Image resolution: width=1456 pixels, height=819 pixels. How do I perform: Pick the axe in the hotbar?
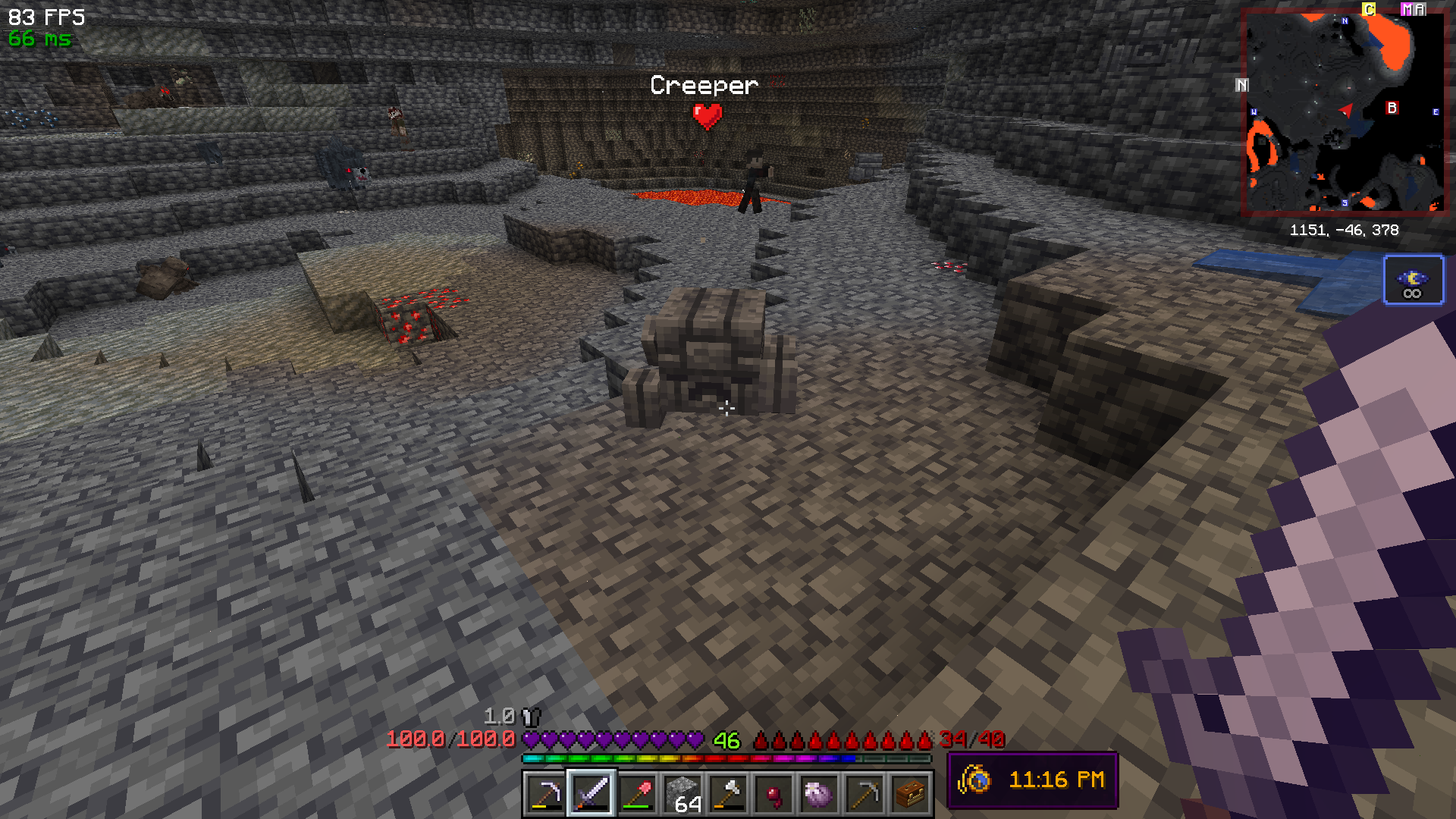pos(728,794)
